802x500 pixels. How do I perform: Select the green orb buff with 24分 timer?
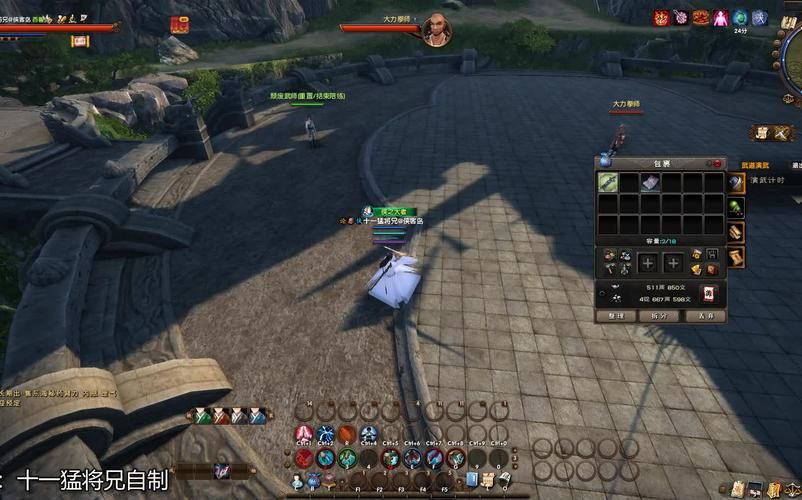tap(740, 18)
